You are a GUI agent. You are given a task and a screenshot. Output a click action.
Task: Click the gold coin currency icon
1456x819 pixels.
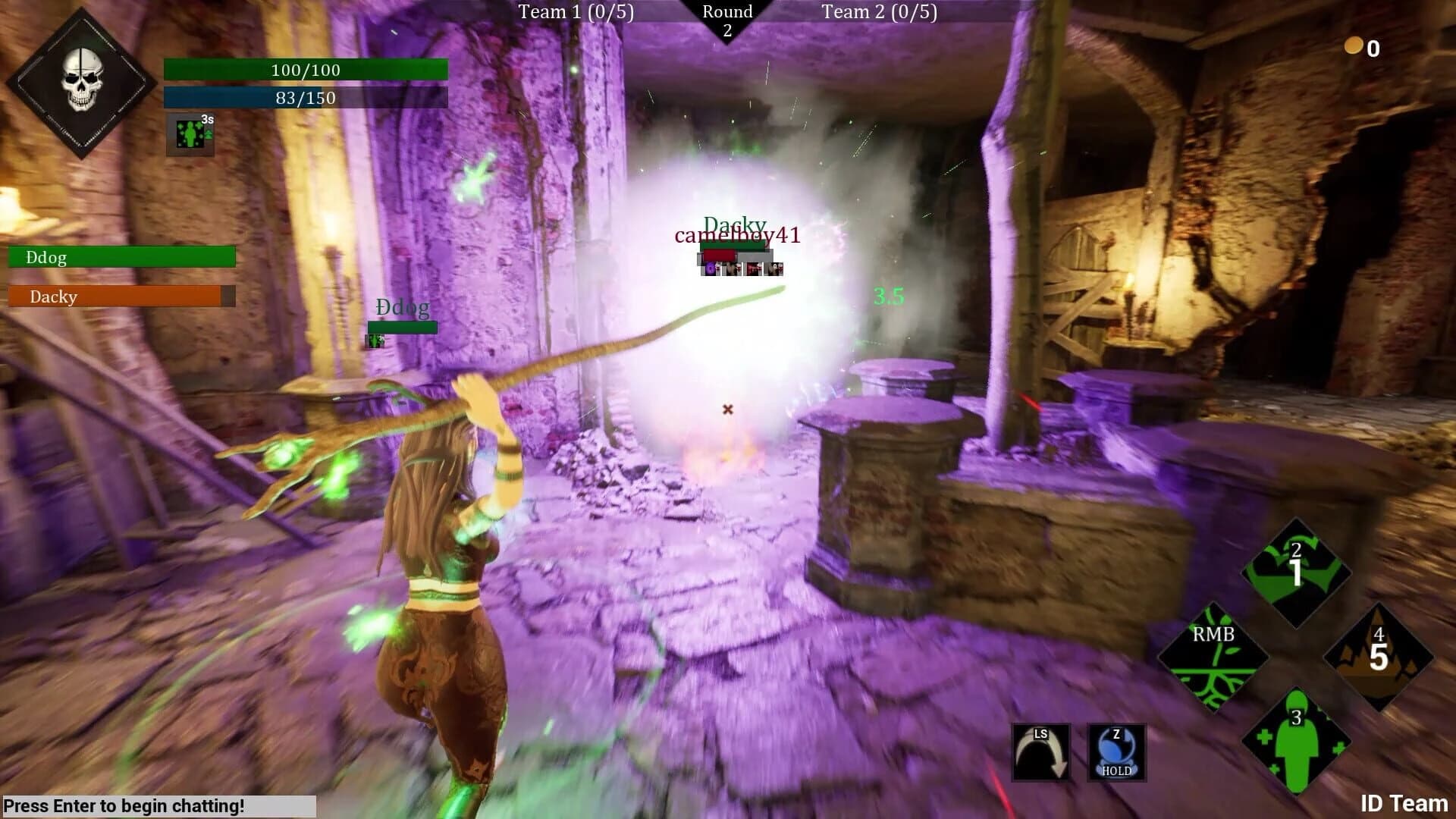tap(1353, 45)
